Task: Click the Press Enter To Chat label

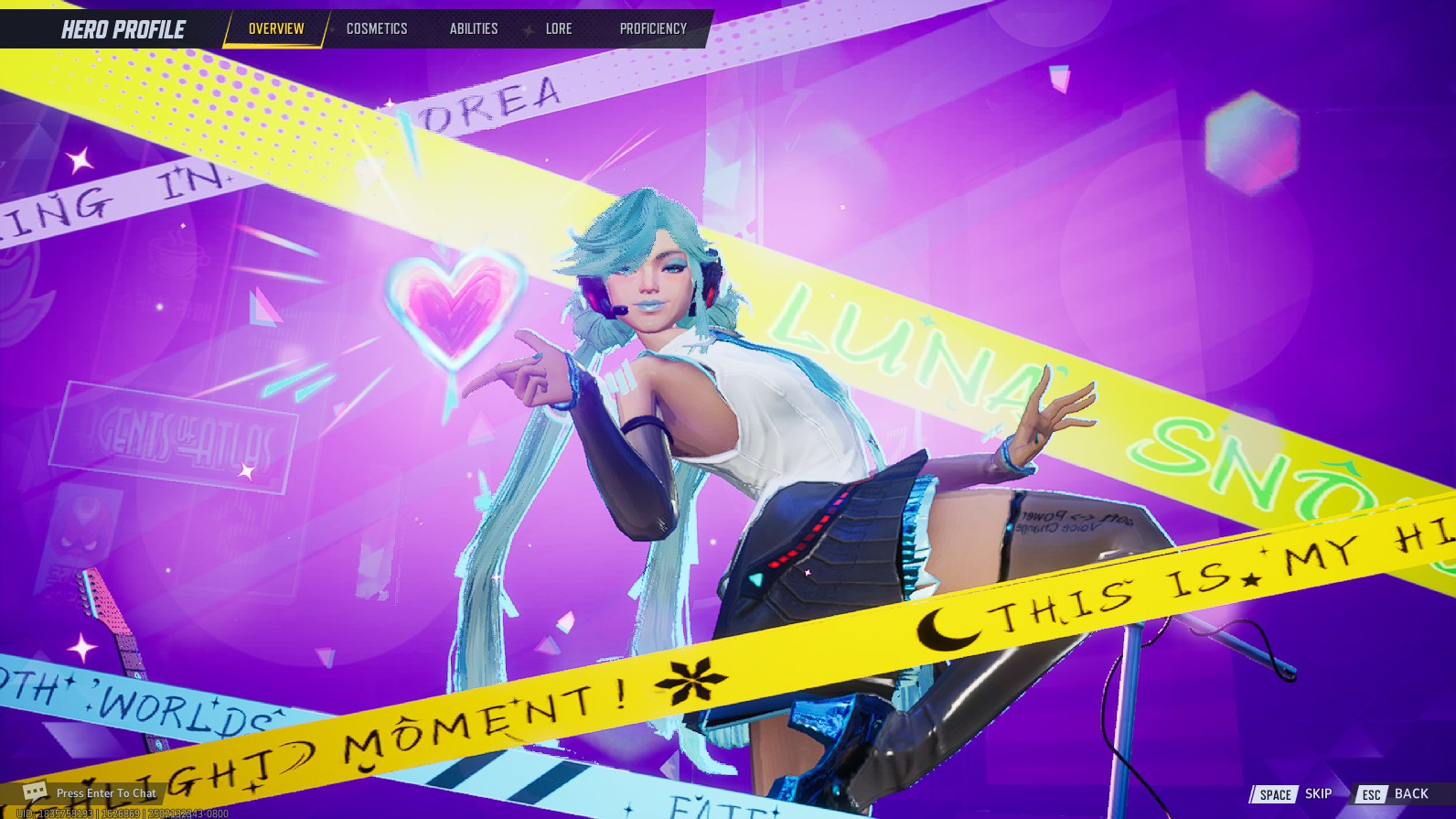Action: tap(106, 792)
